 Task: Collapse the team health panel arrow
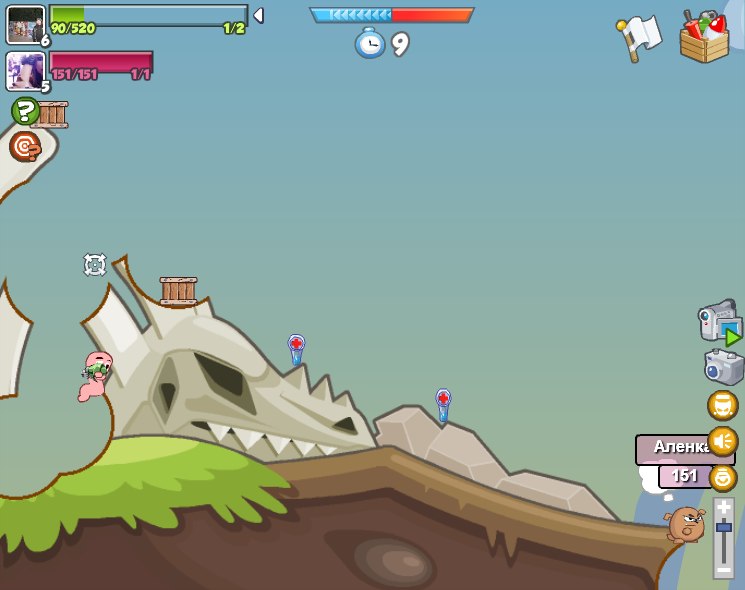pos(258,16)
